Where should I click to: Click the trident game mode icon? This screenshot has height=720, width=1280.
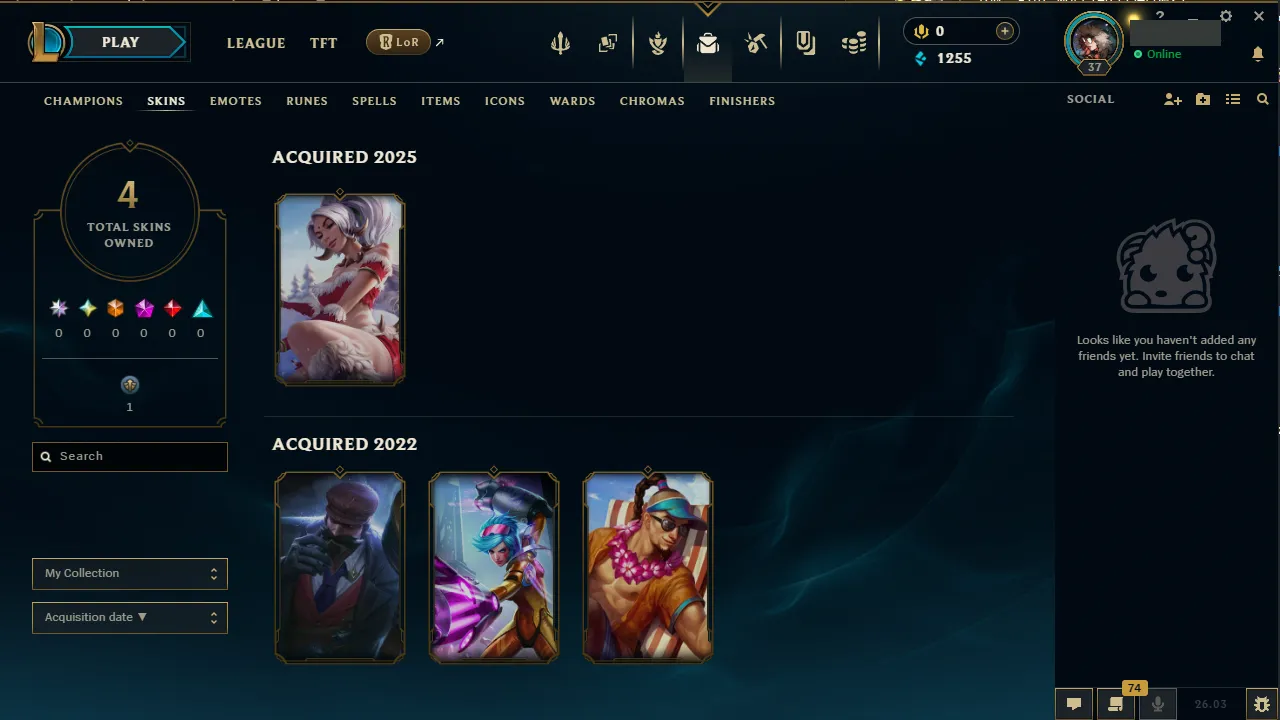(560, 42)
